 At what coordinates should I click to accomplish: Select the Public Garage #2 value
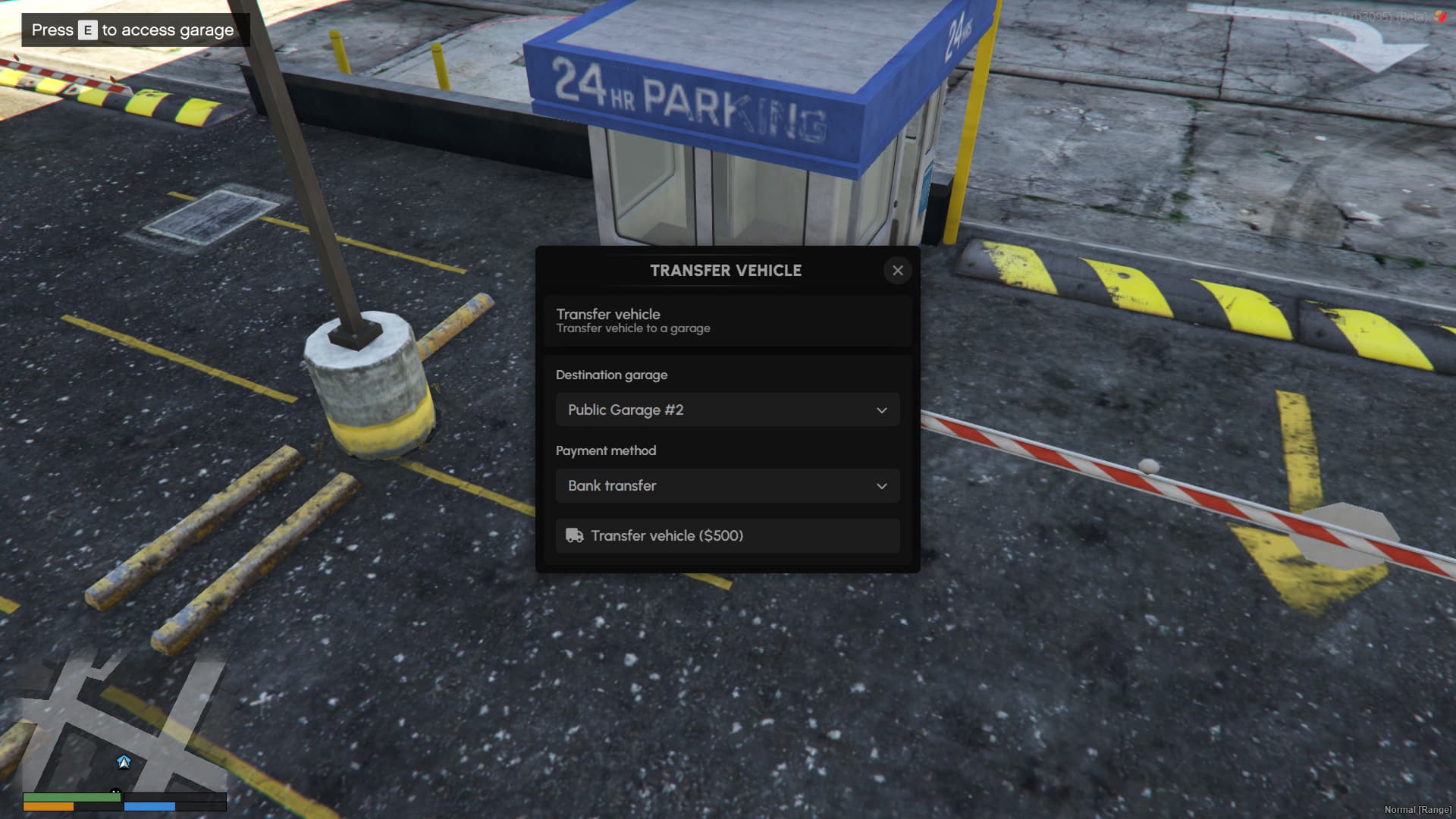coord(625,409)
